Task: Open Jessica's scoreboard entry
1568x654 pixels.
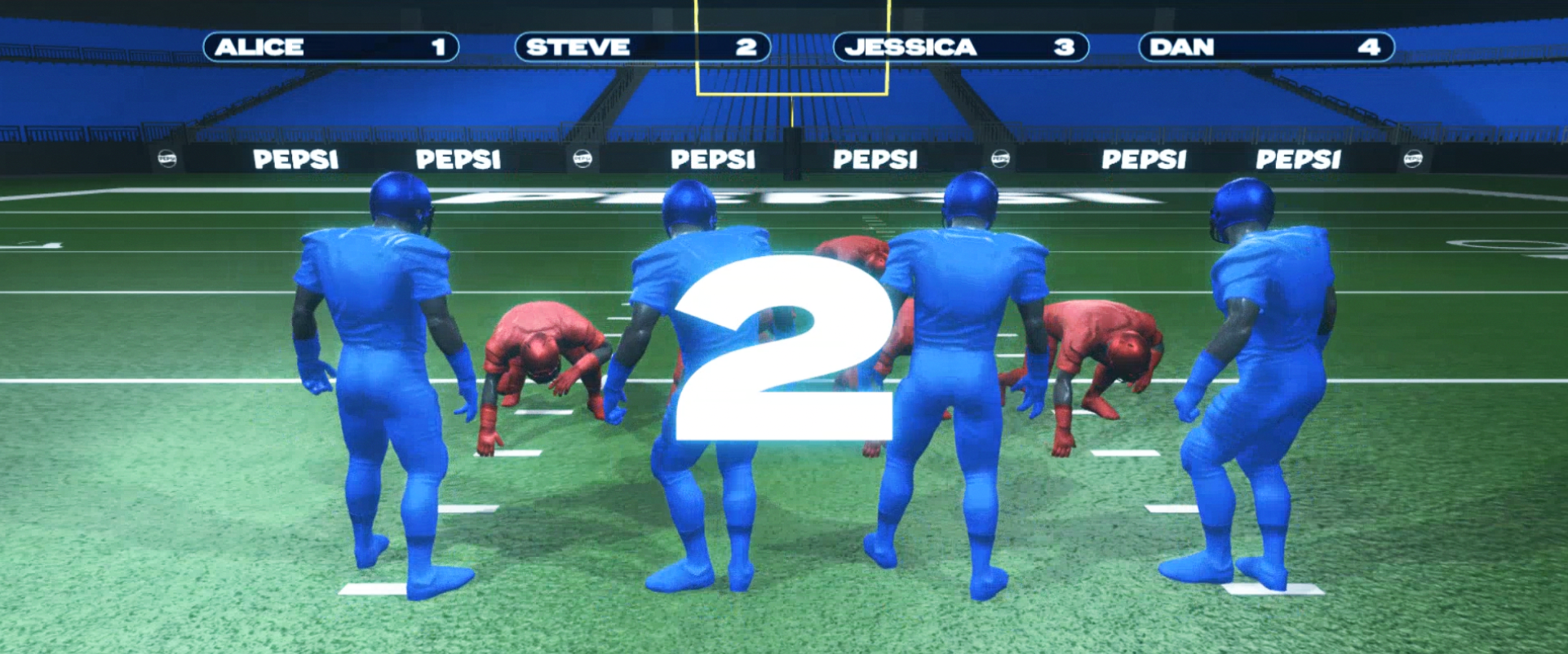Action: [x=959, y=47]
